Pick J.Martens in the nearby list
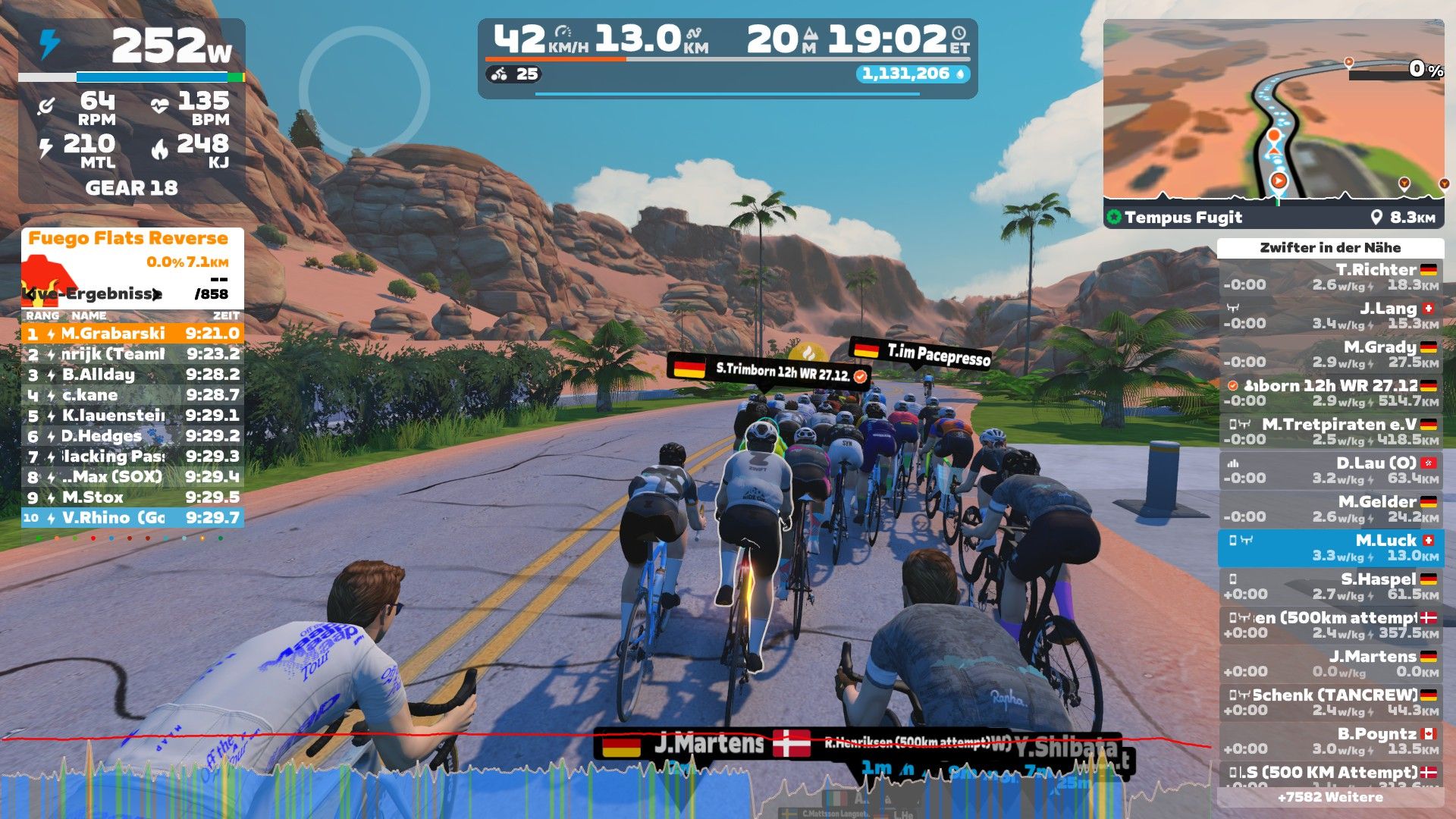The image size is (1456, 819). [1330, 664]
